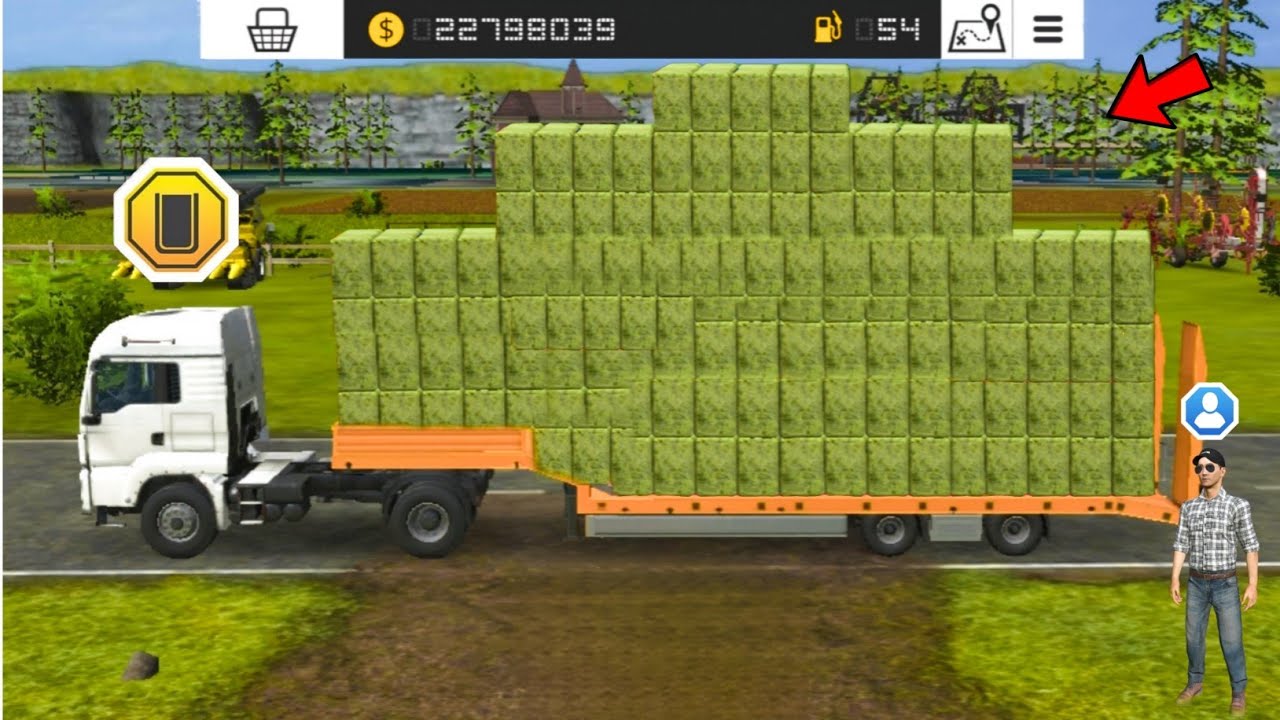Open the hamburger menu

(1047, 30)
